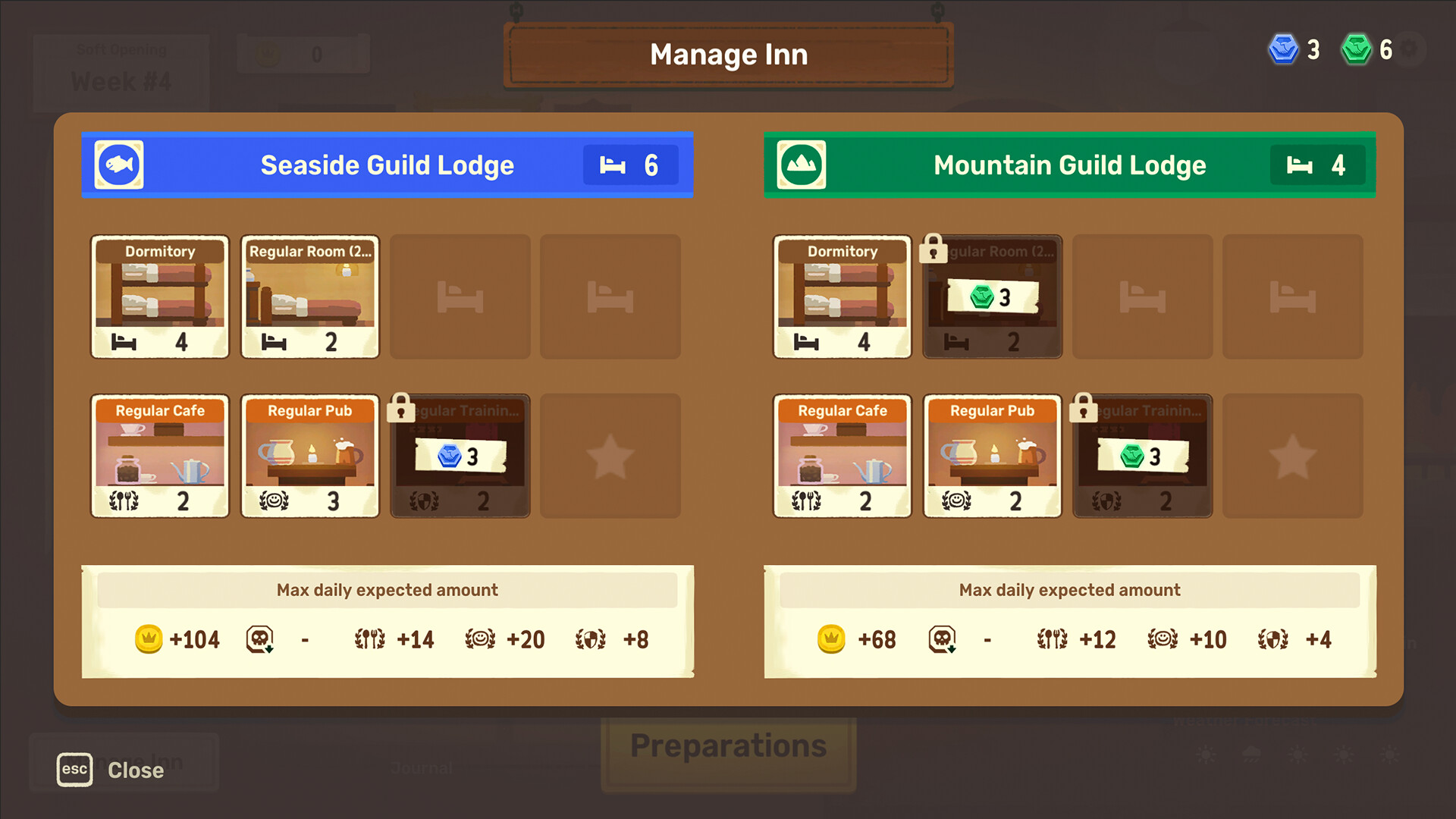
Task: Select Seaside lodge's Regular Cafe card
Action: click(x=159, y=455)
